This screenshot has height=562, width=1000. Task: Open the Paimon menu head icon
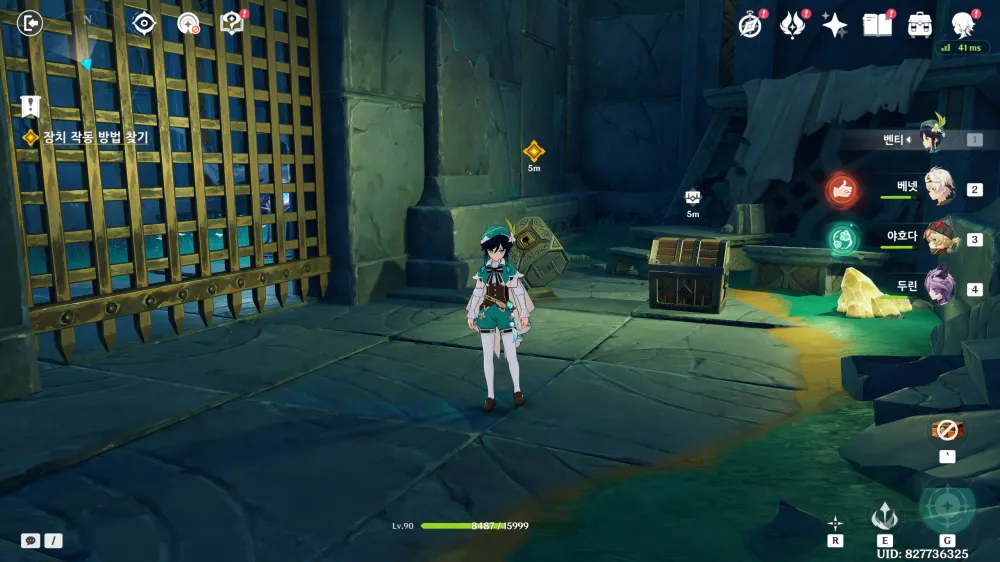[963, 23]
